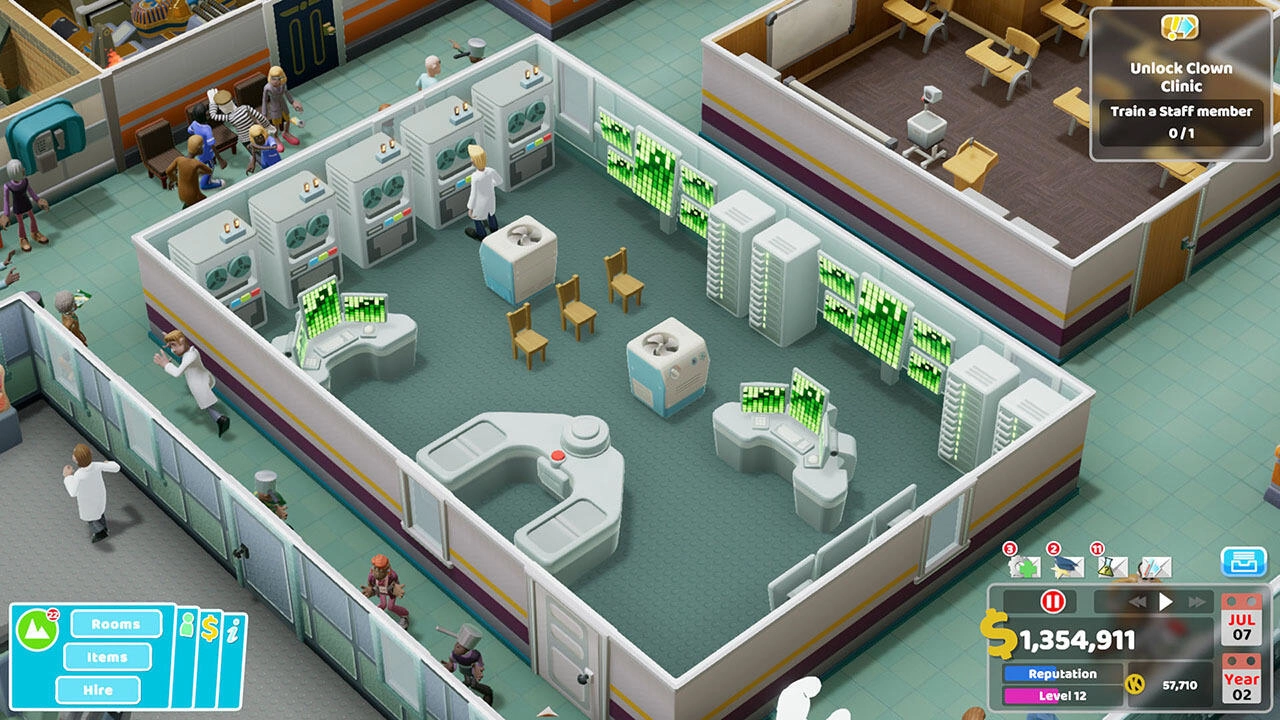Open the Items menu
This screenshot has height=720, width=1280.
pyautogui.click(x=107, y=657)
